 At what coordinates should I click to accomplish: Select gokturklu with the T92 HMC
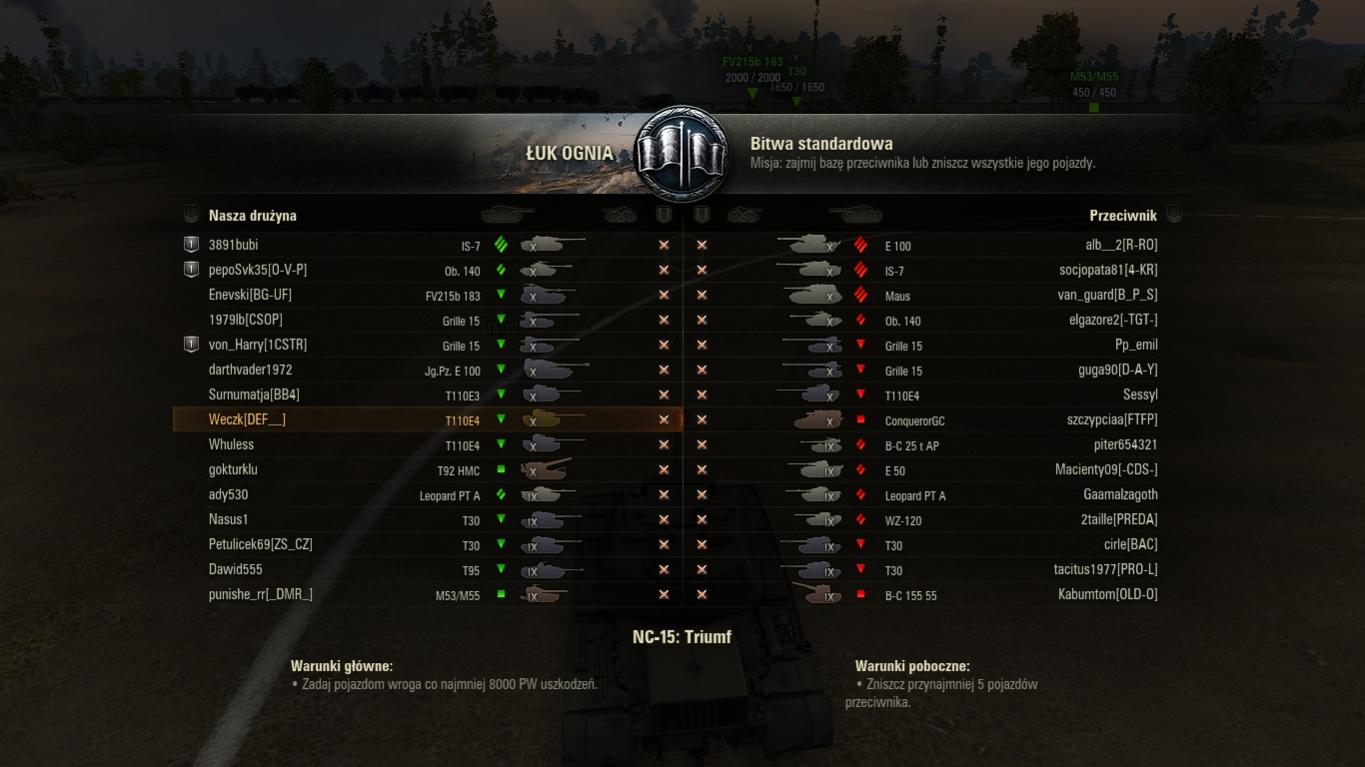233,470
